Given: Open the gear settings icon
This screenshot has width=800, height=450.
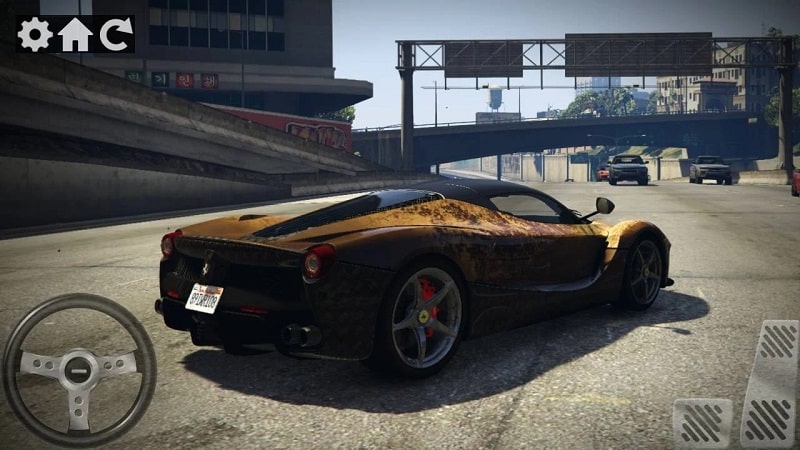Looking at the screenshot, I should (x=34, y=34).
